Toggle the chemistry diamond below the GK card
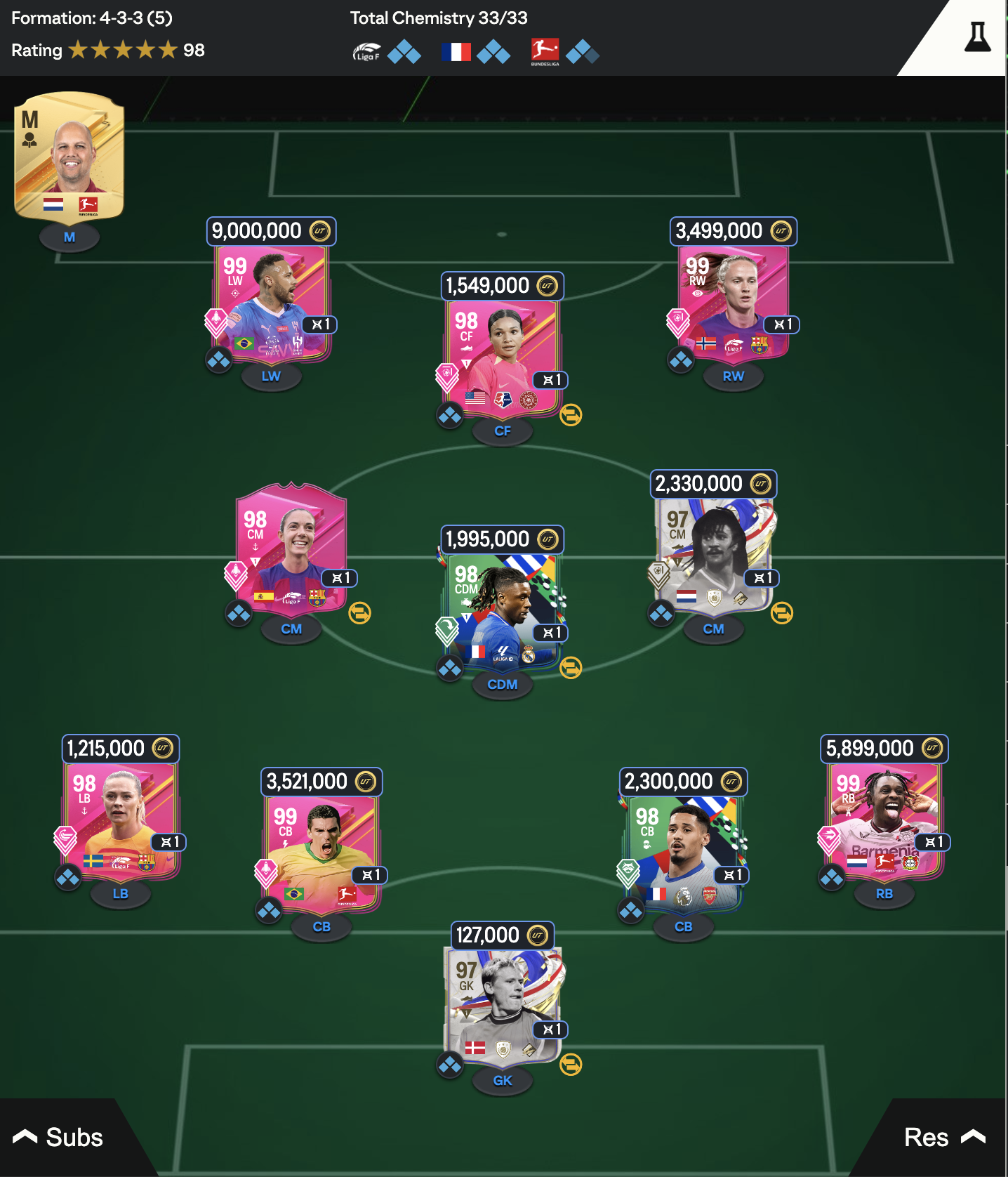 450,1066
